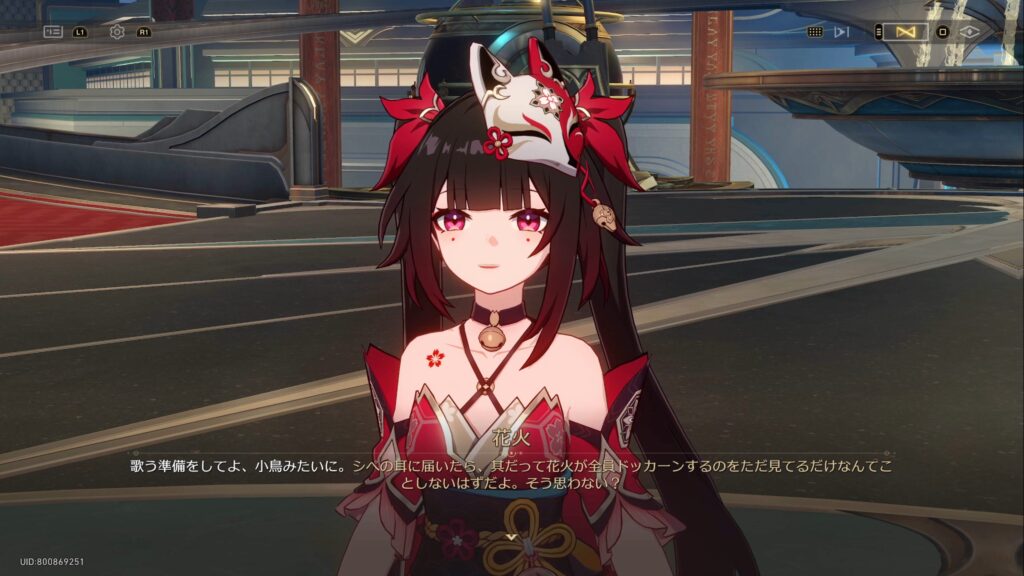Toggle the yellow auto-play dialogue button

point(906,32)
